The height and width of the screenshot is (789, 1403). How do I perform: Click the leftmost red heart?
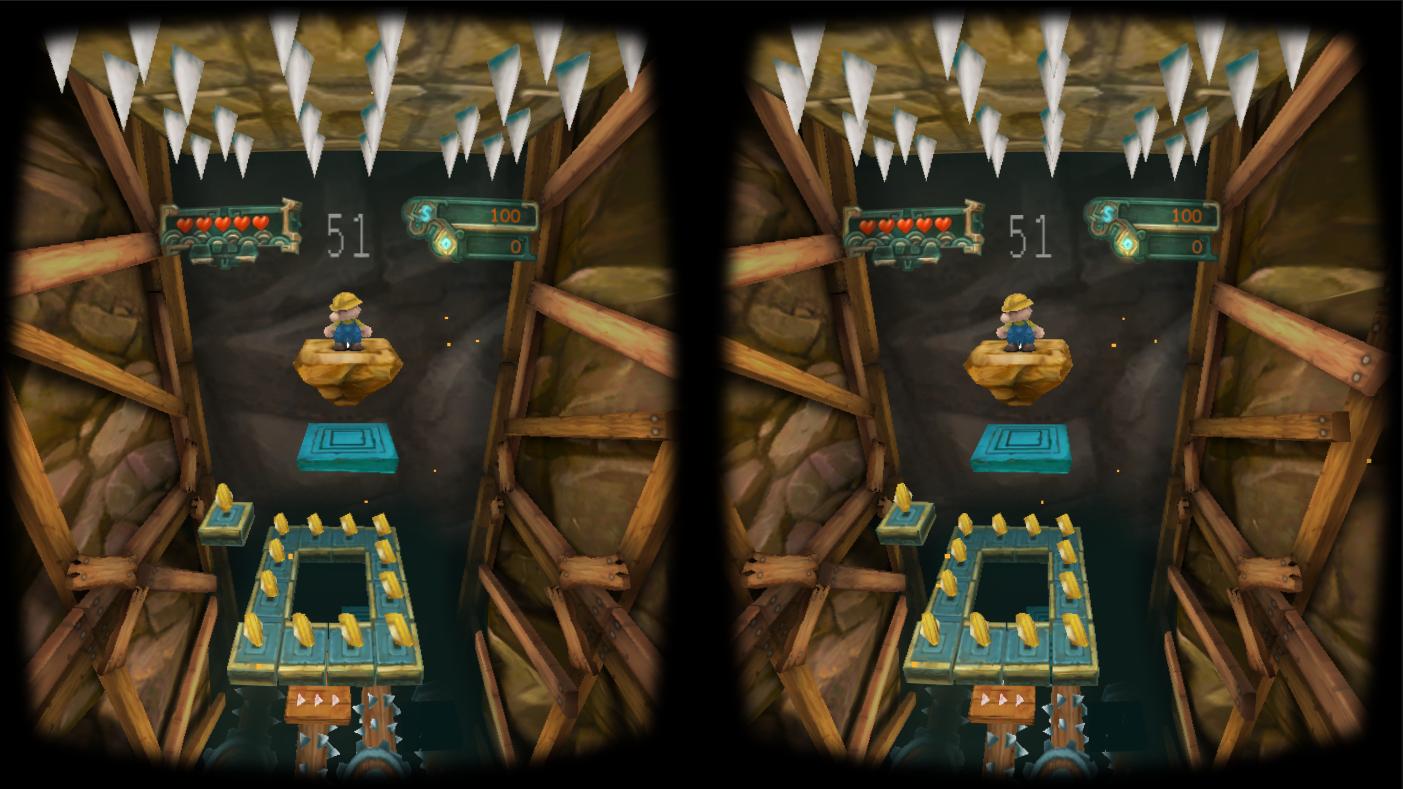(x=184, y=224)
